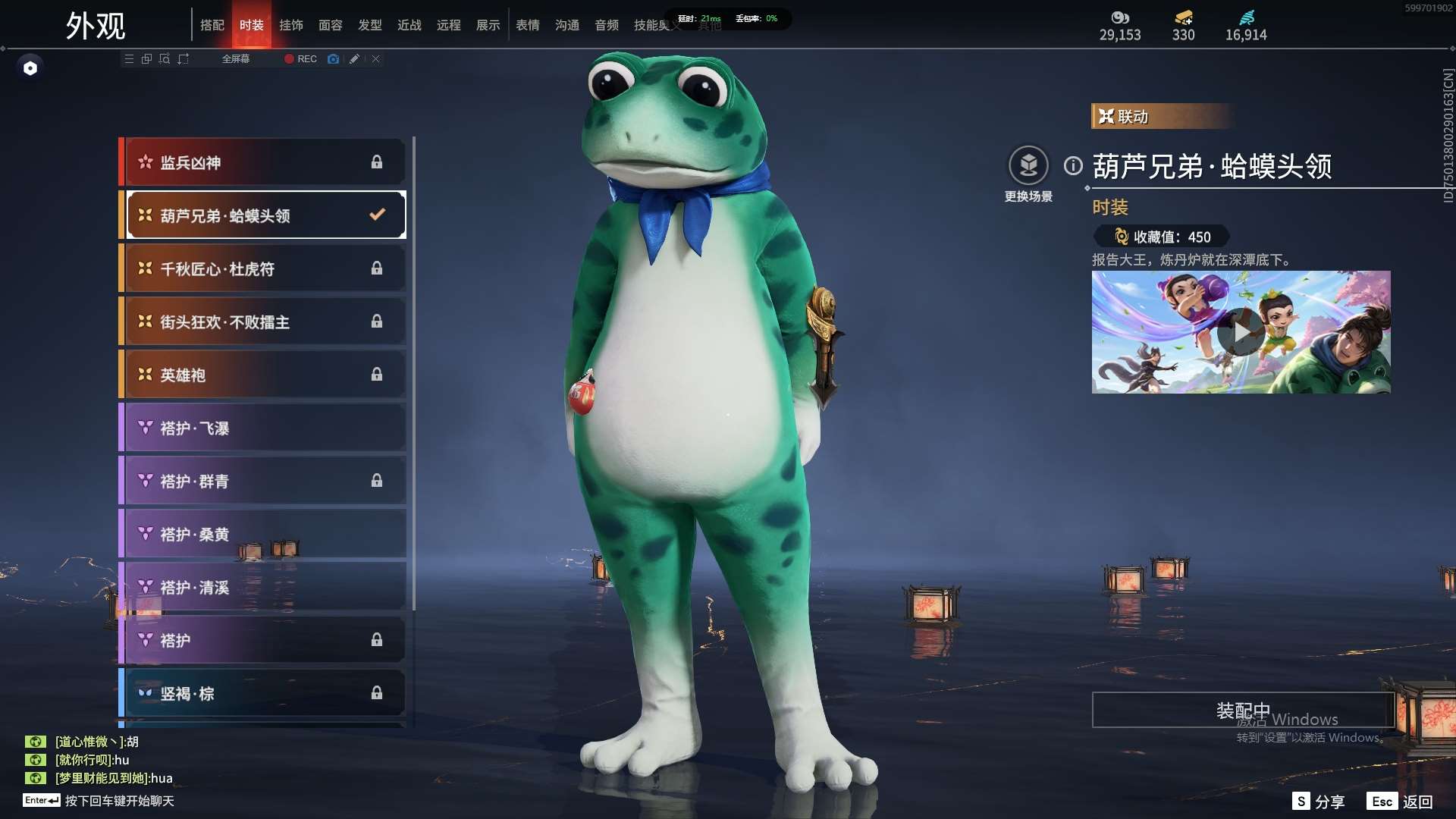Click the 更换场景 scene change icon
This screenshot has width=1456, height=819.
[1028, 165]
